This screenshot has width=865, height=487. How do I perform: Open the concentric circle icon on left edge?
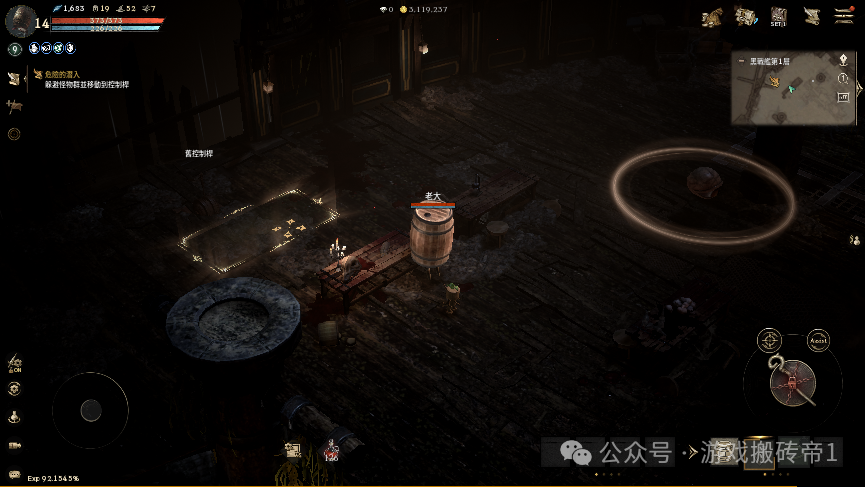click(14, 133)
